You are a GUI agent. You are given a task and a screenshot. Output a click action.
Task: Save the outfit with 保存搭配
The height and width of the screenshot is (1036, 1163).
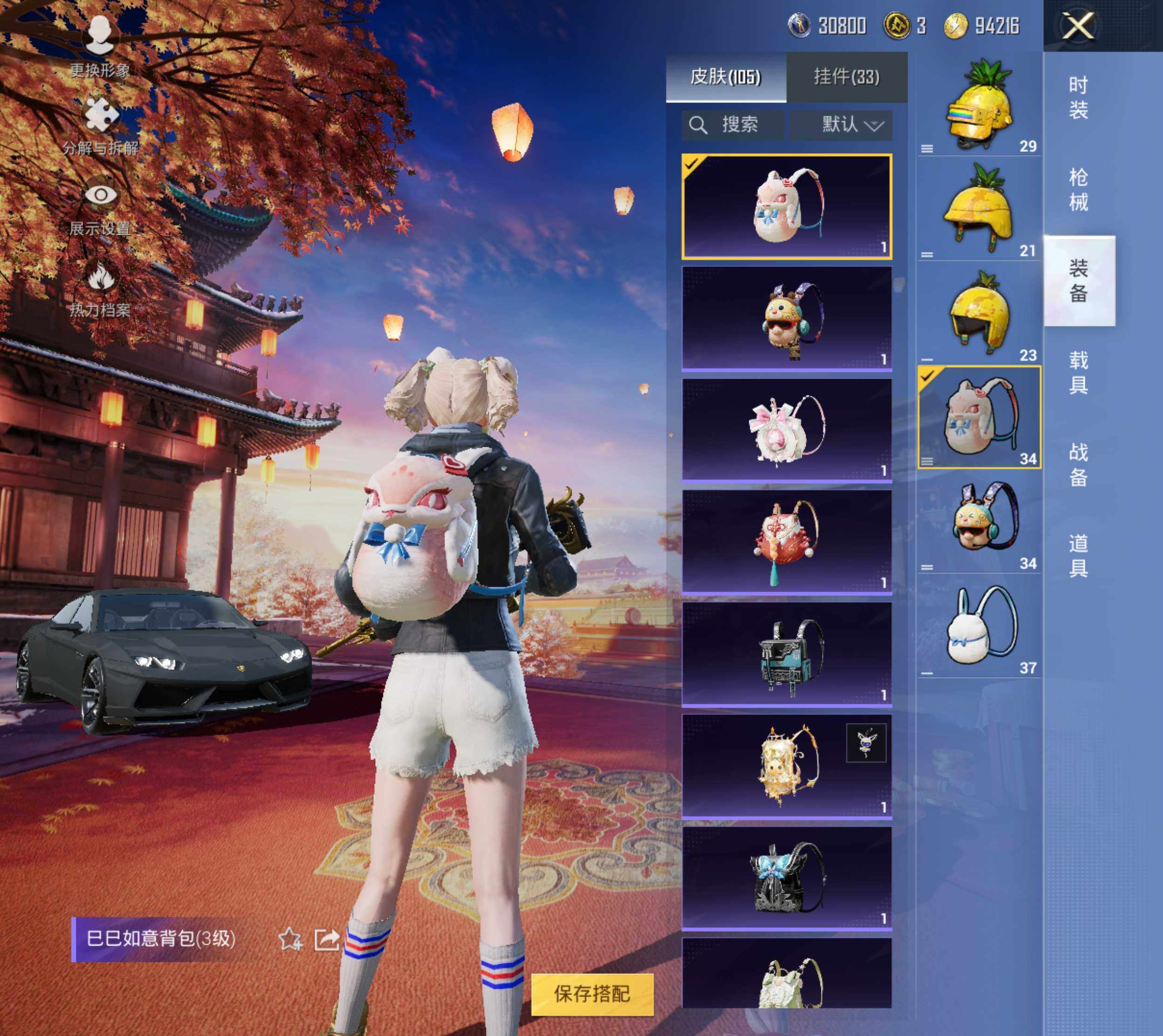[592, 994]
